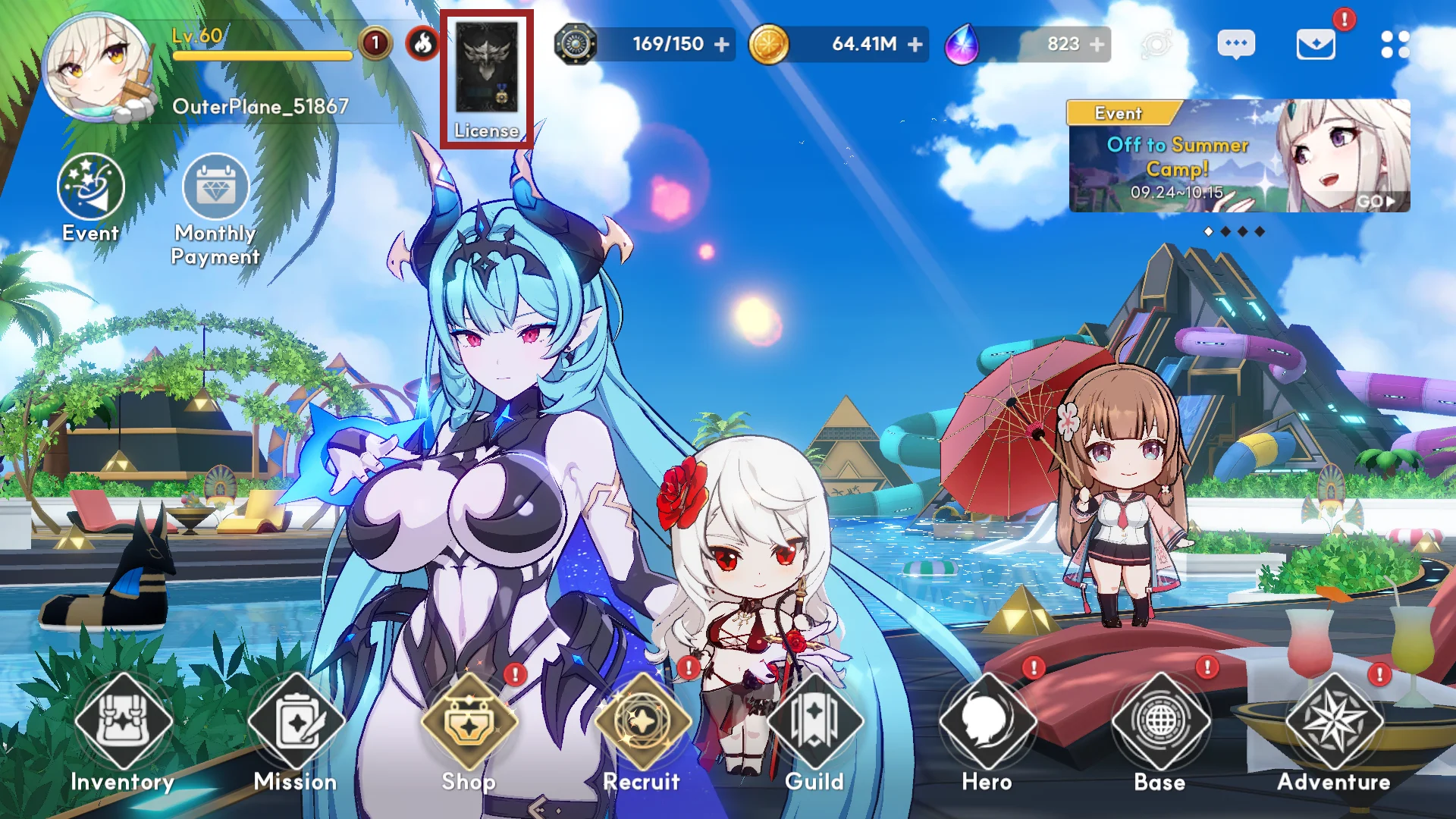The width and height of the screenshot is (1456, 819).
Task: Visit the Base
Action: click(x=1160, y=724)
